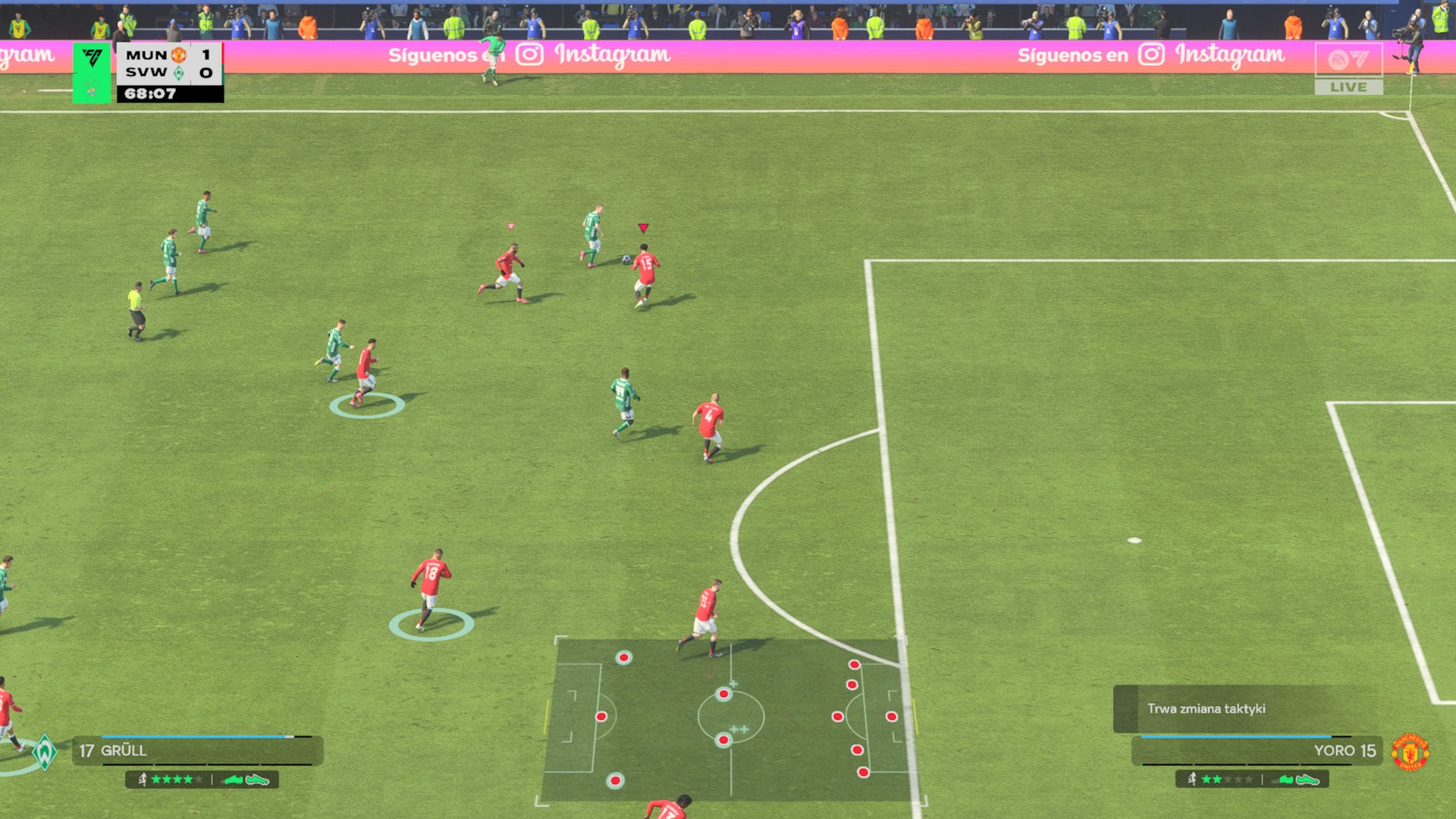Click the Werder Bremen crest beside Grüll
This screenshot has height=819, width=1456.
tap(45, 752)
